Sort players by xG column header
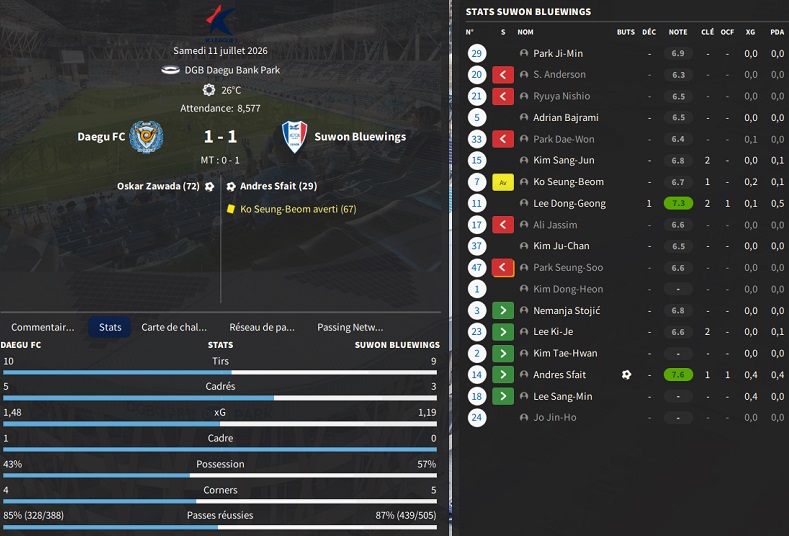The image size is (789, 536). pos(750,32)
